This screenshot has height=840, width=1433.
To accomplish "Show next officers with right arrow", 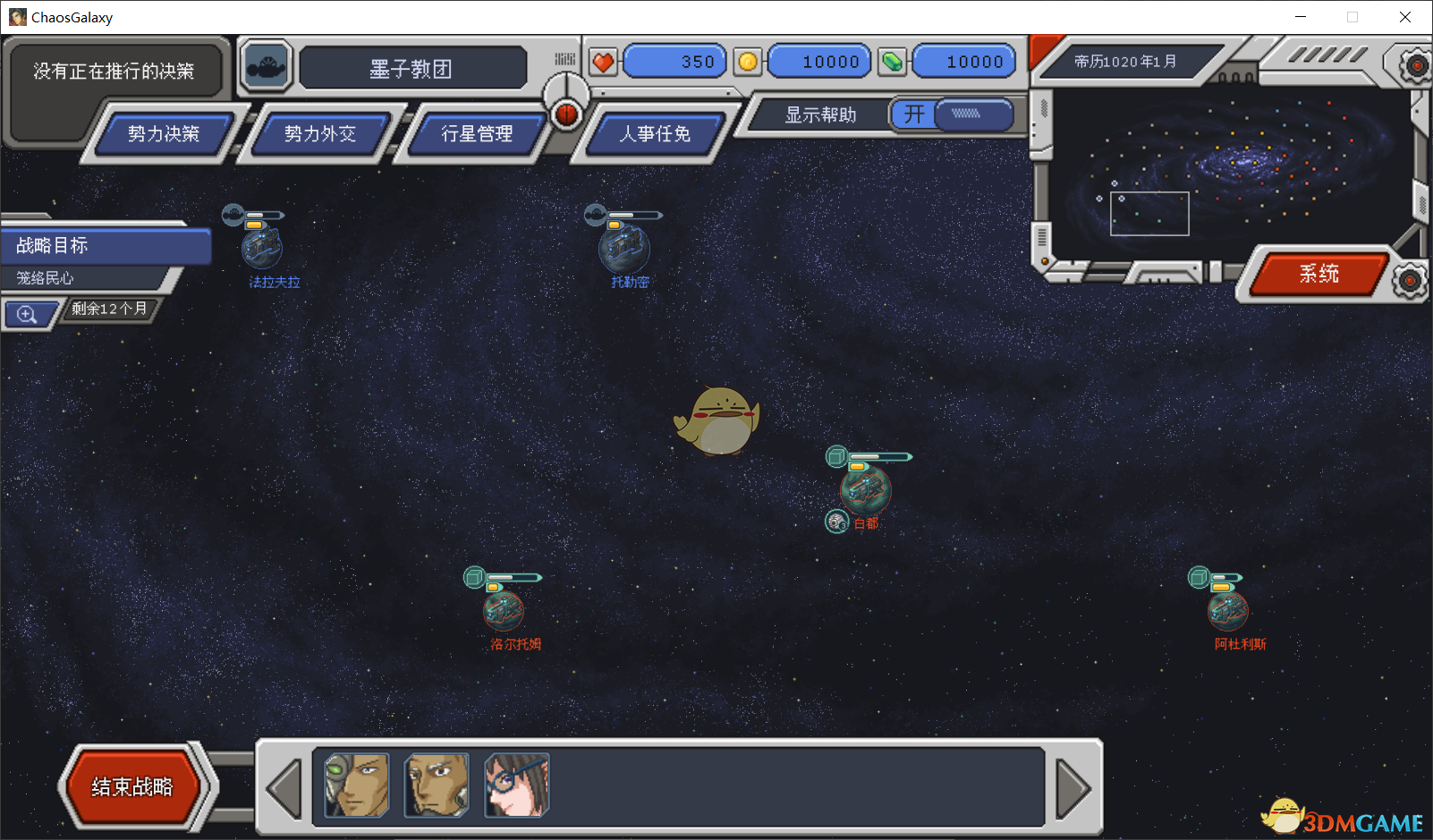I will pyautogui.click(x=1073, y=788).
